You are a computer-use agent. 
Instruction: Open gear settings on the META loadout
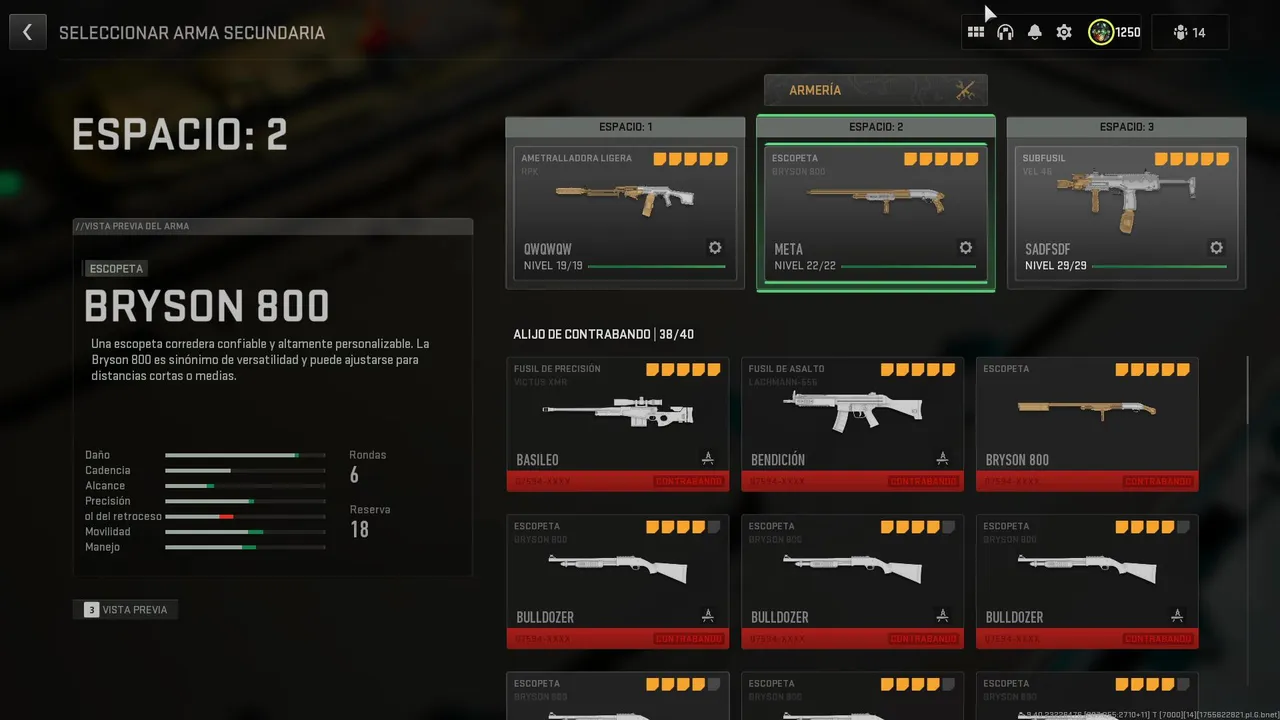tap(965, 248)
